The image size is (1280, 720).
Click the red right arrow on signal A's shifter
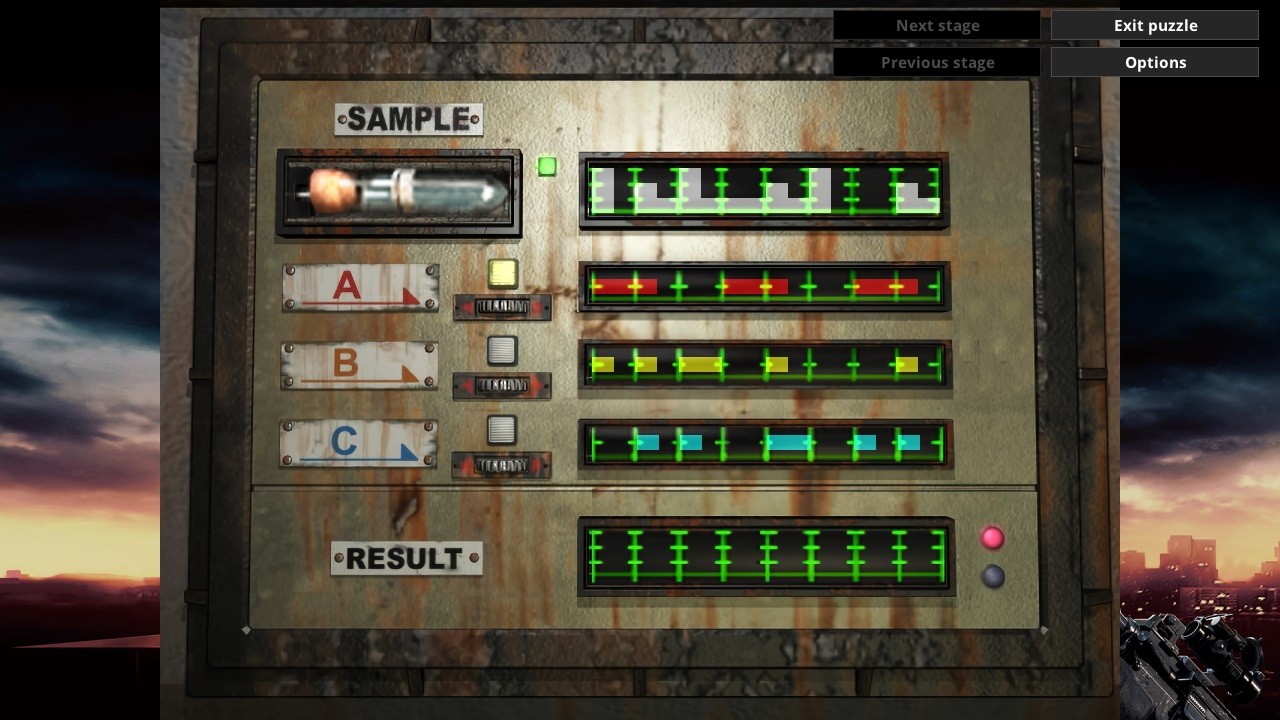tap(535, 307)
